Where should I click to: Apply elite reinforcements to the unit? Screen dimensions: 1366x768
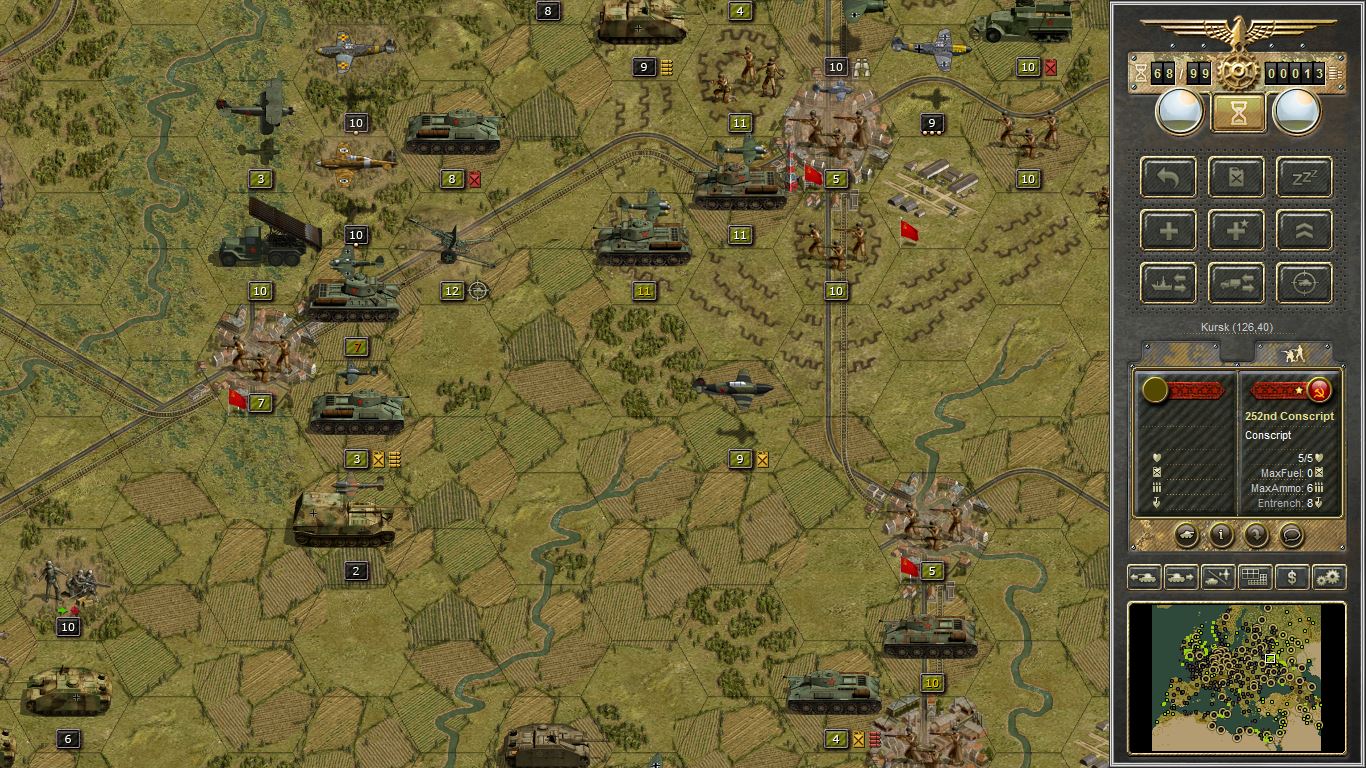point(1236,230)
